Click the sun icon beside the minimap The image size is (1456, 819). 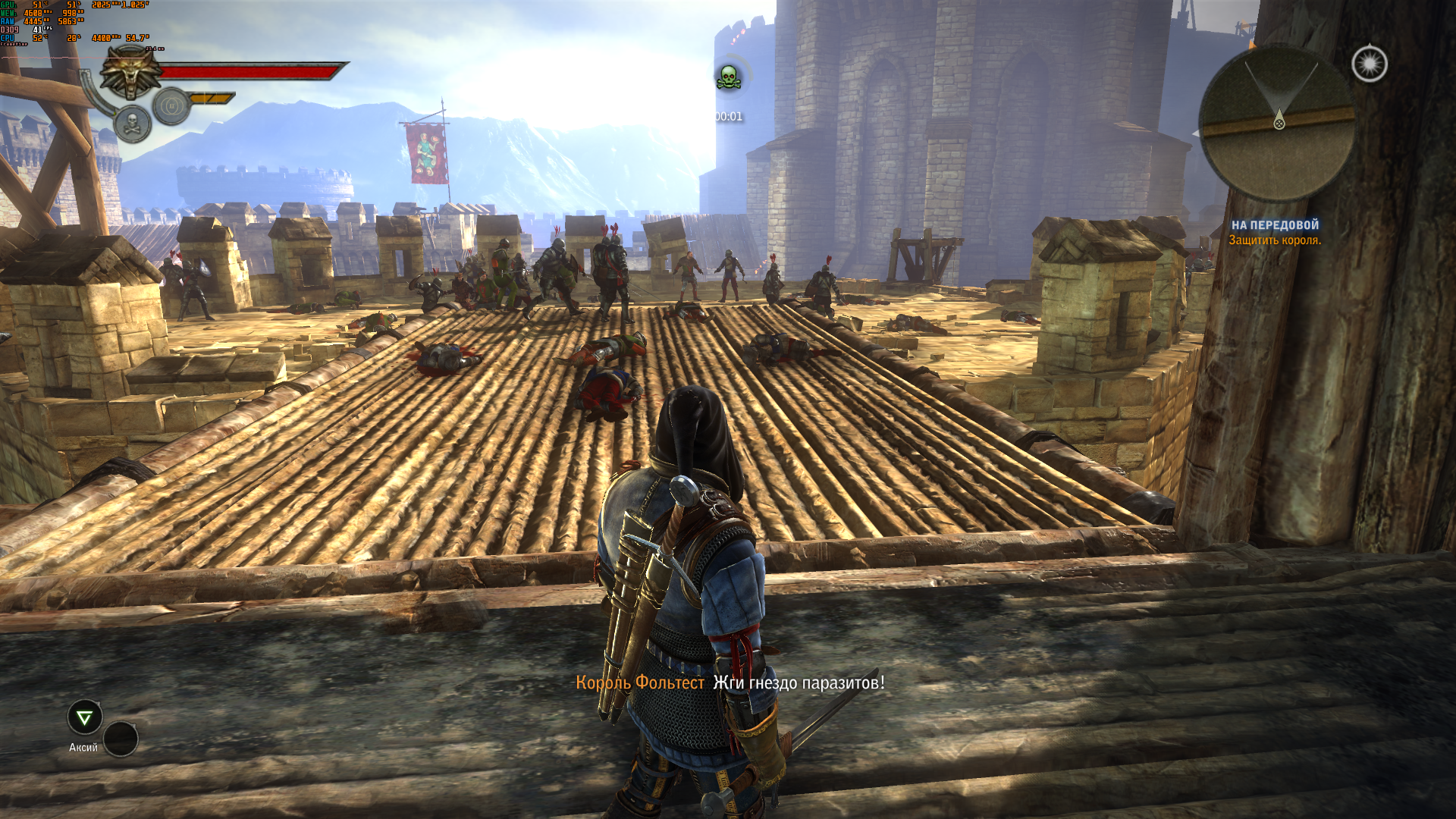point(1369,64)
